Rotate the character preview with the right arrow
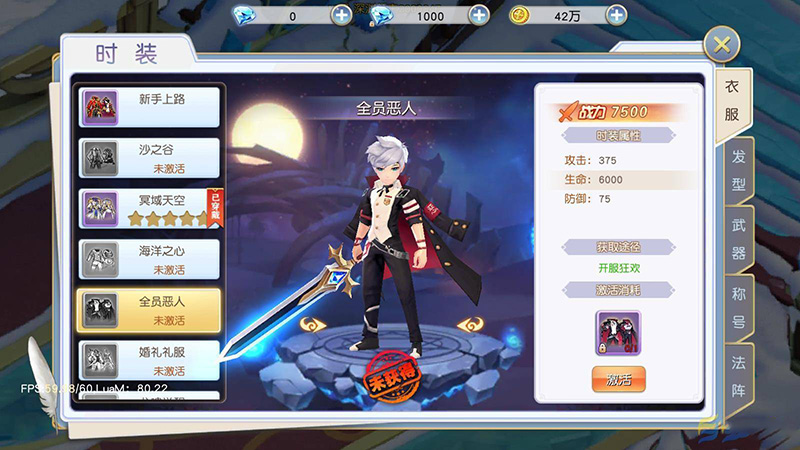 [472, 325]
